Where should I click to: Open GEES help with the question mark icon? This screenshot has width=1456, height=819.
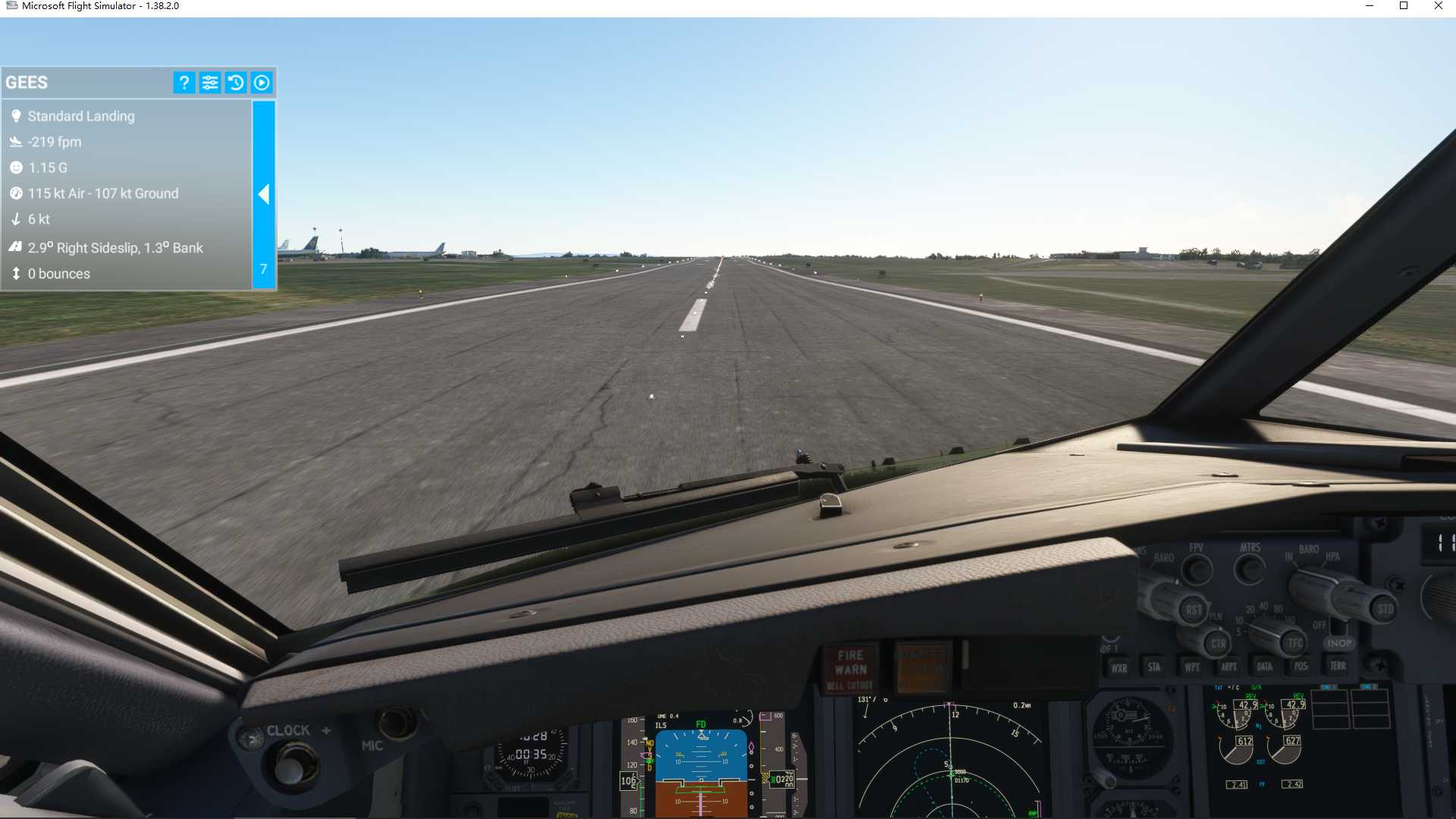click(184, 83)
